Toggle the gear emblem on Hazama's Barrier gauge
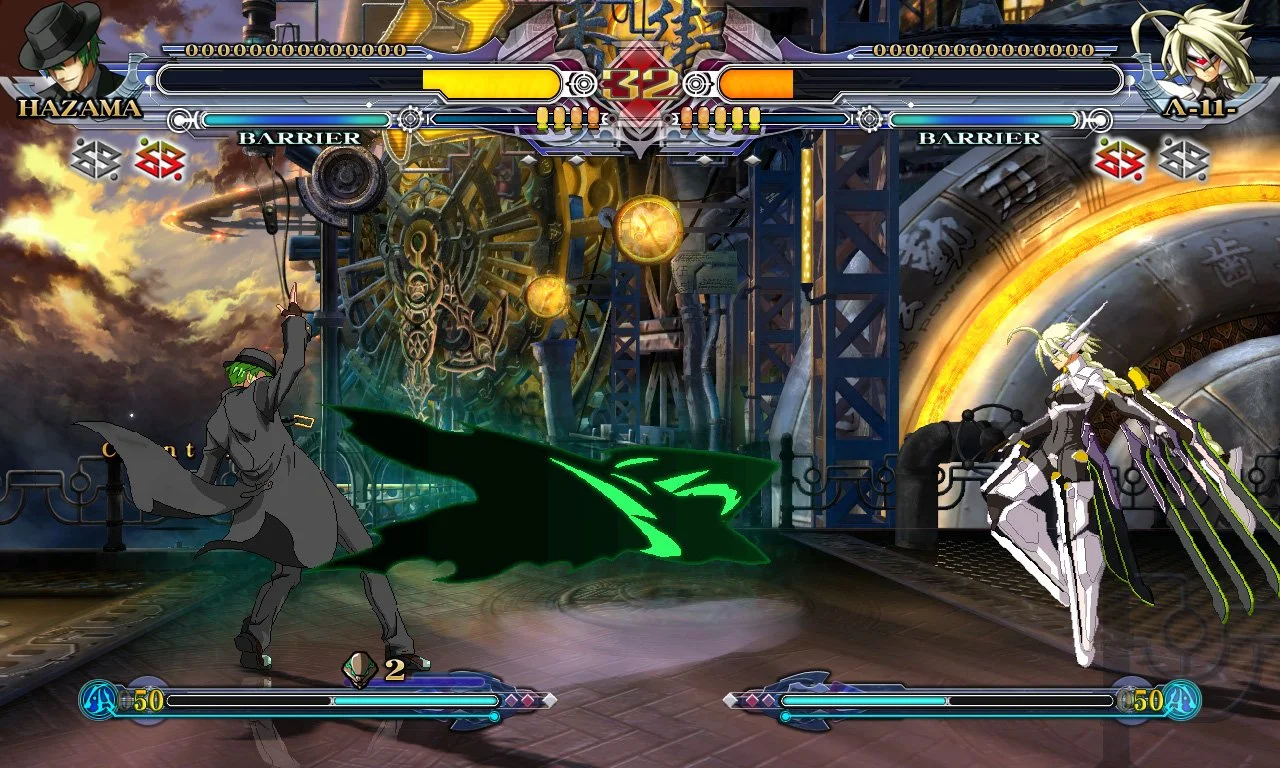The image size is (1280, 768). 410,118
